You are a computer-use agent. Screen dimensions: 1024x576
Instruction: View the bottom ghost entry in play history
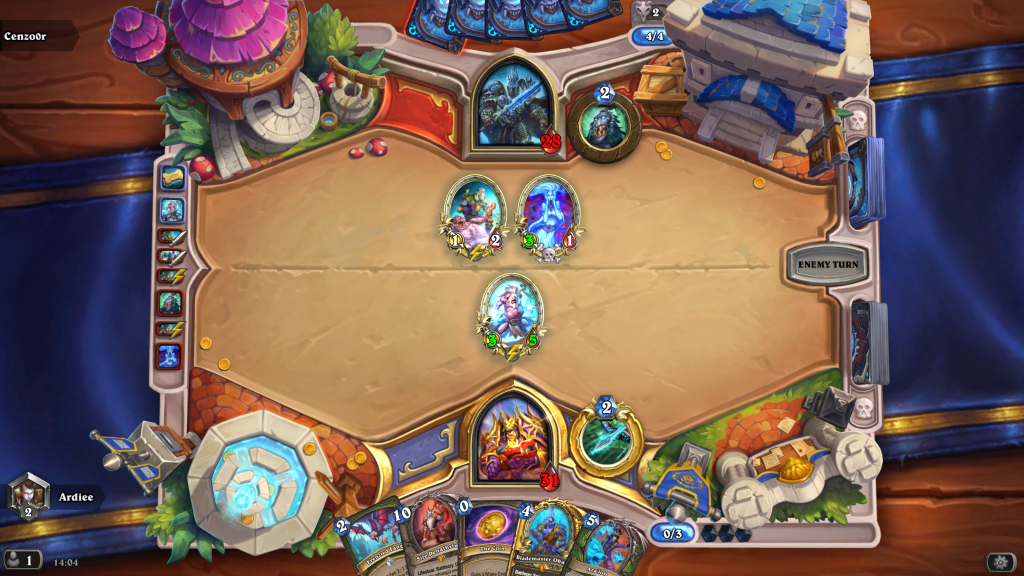[170, 354]
